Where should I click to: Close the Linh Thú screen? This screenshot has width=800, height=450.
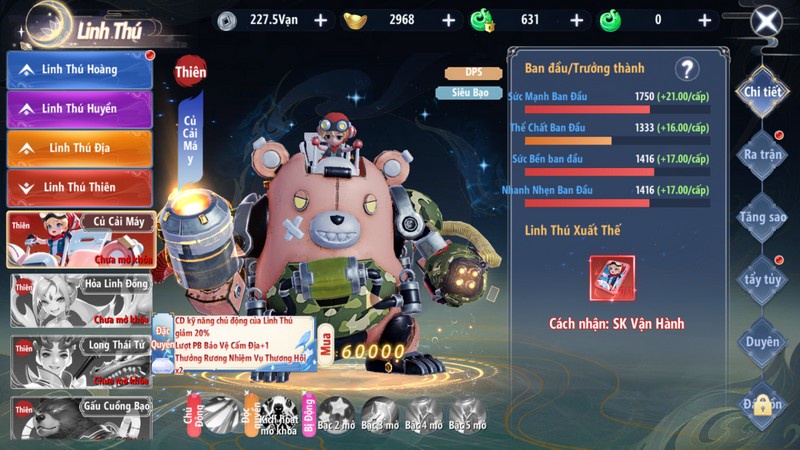pos(766,21)
